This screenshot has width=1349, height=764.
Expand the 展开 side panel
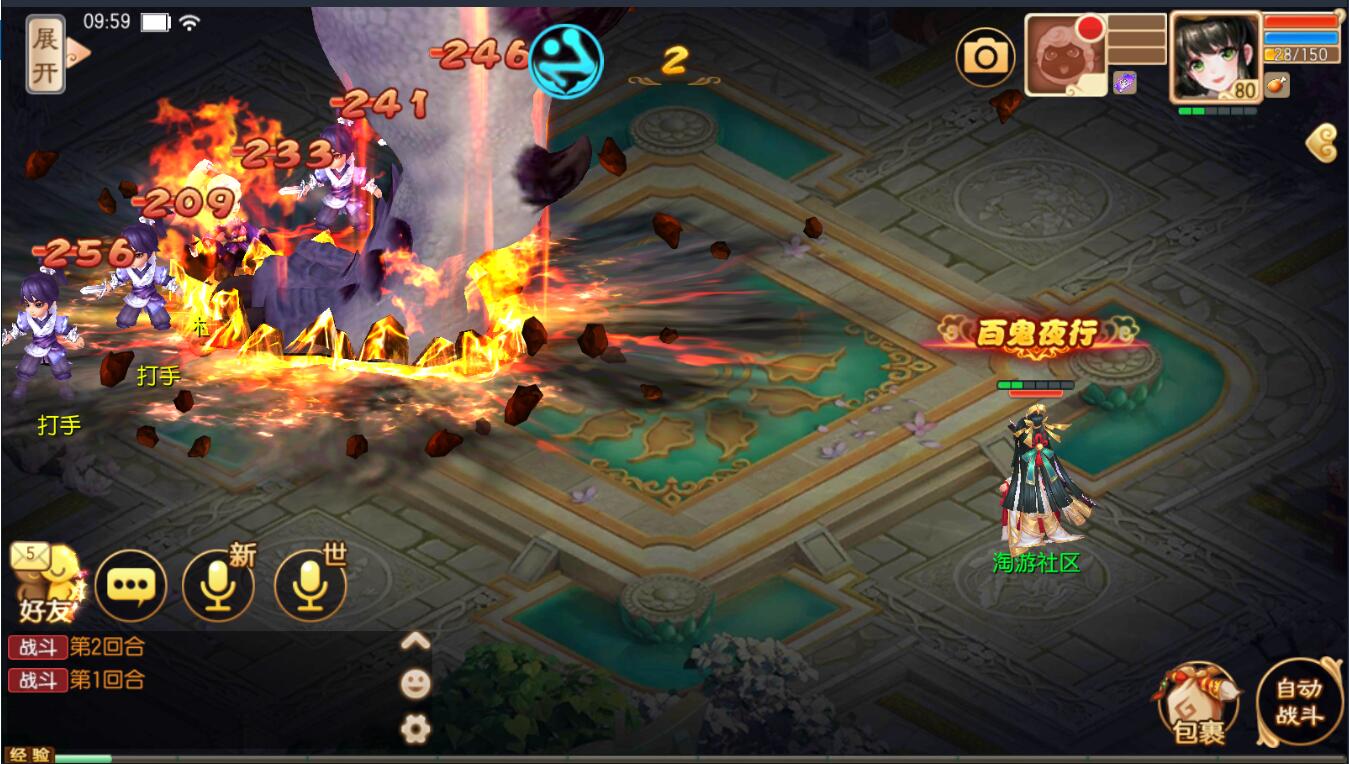coord(47,54)
